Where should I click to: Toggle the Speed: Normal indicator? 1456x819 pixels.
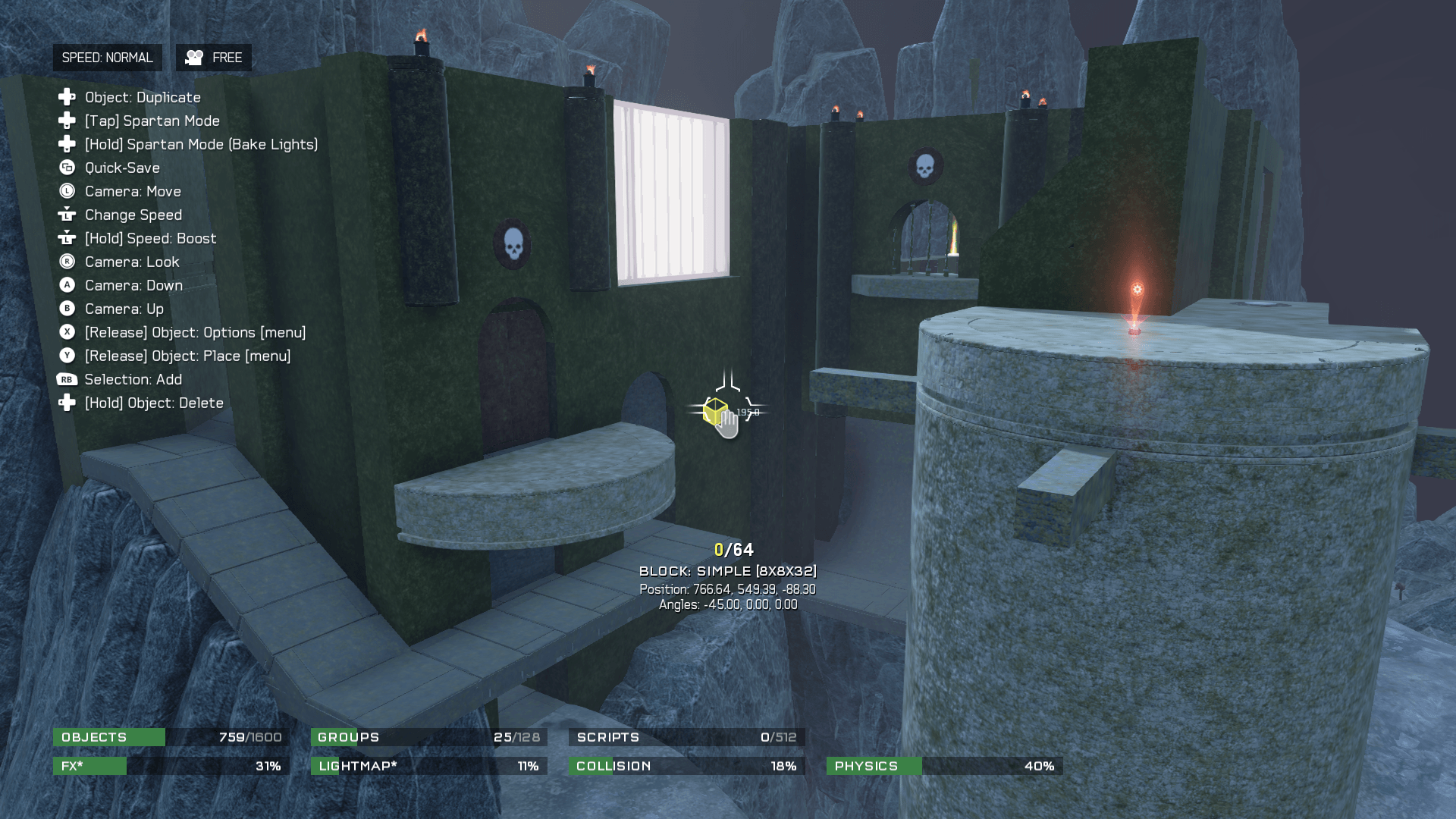tap(107, 58)
